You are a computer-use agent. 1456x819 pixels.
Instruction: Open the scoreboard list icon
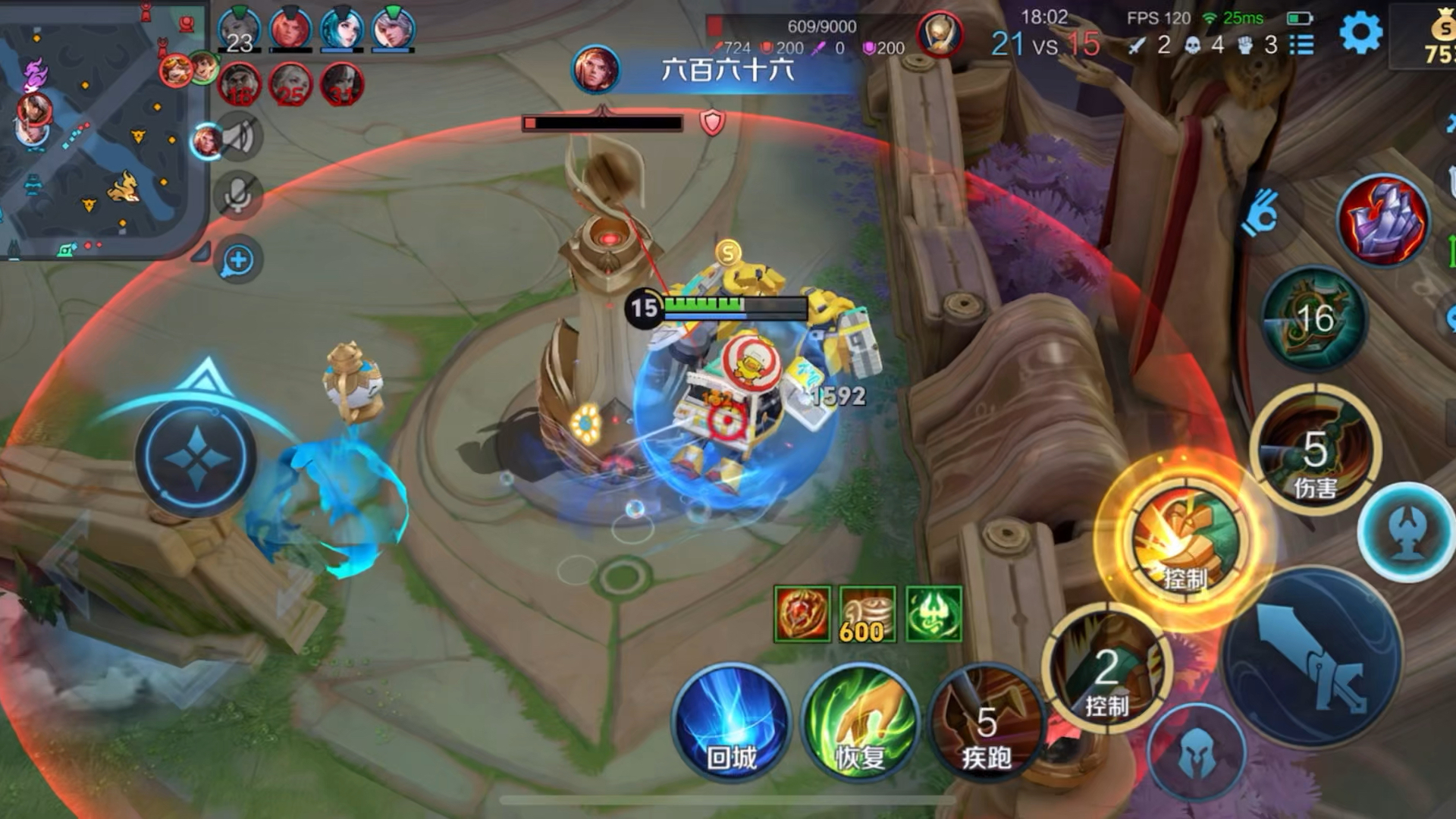click(x=1302, y=45)
